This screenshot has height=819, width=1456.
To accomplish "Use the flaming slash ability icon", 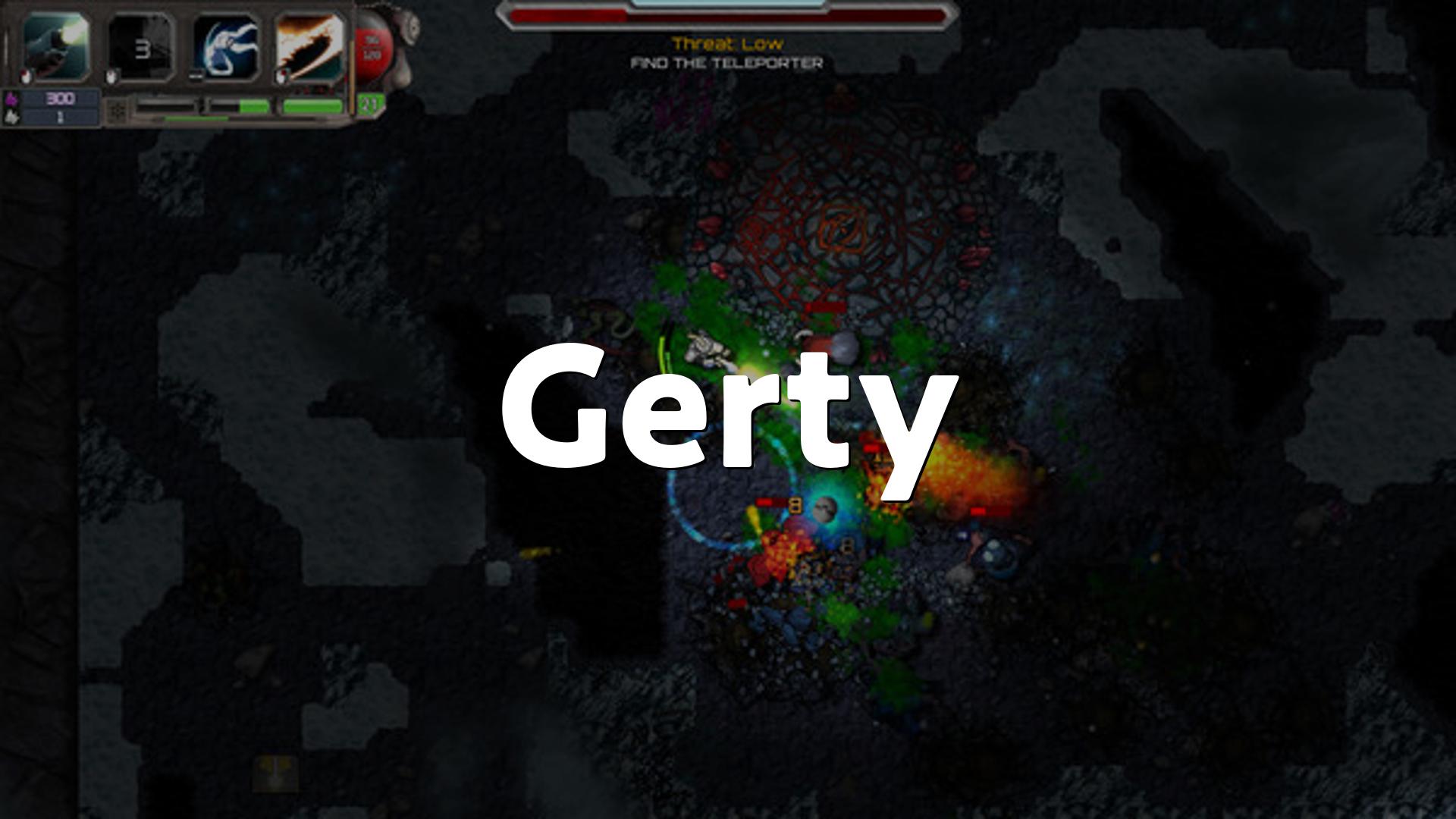I will pos(309,47).
